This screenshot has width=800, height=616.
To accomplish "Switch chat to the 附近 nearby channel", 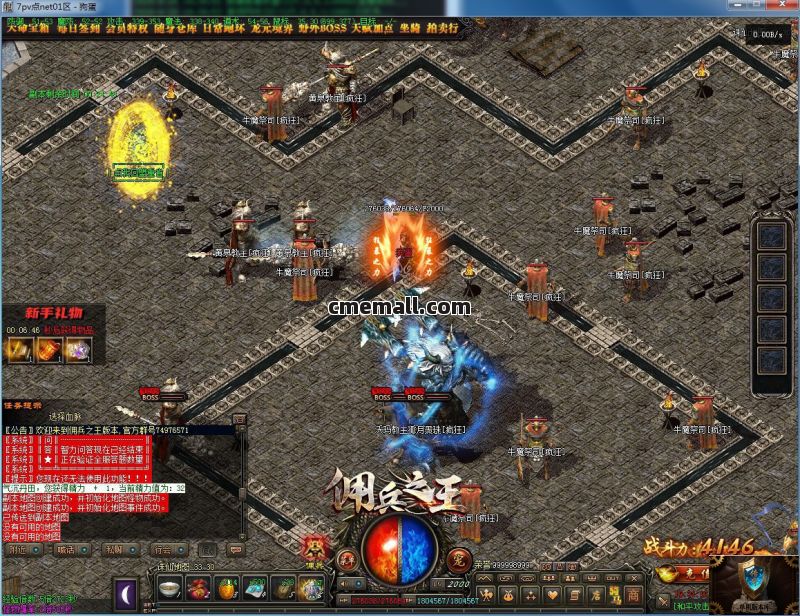I will 20,549.
